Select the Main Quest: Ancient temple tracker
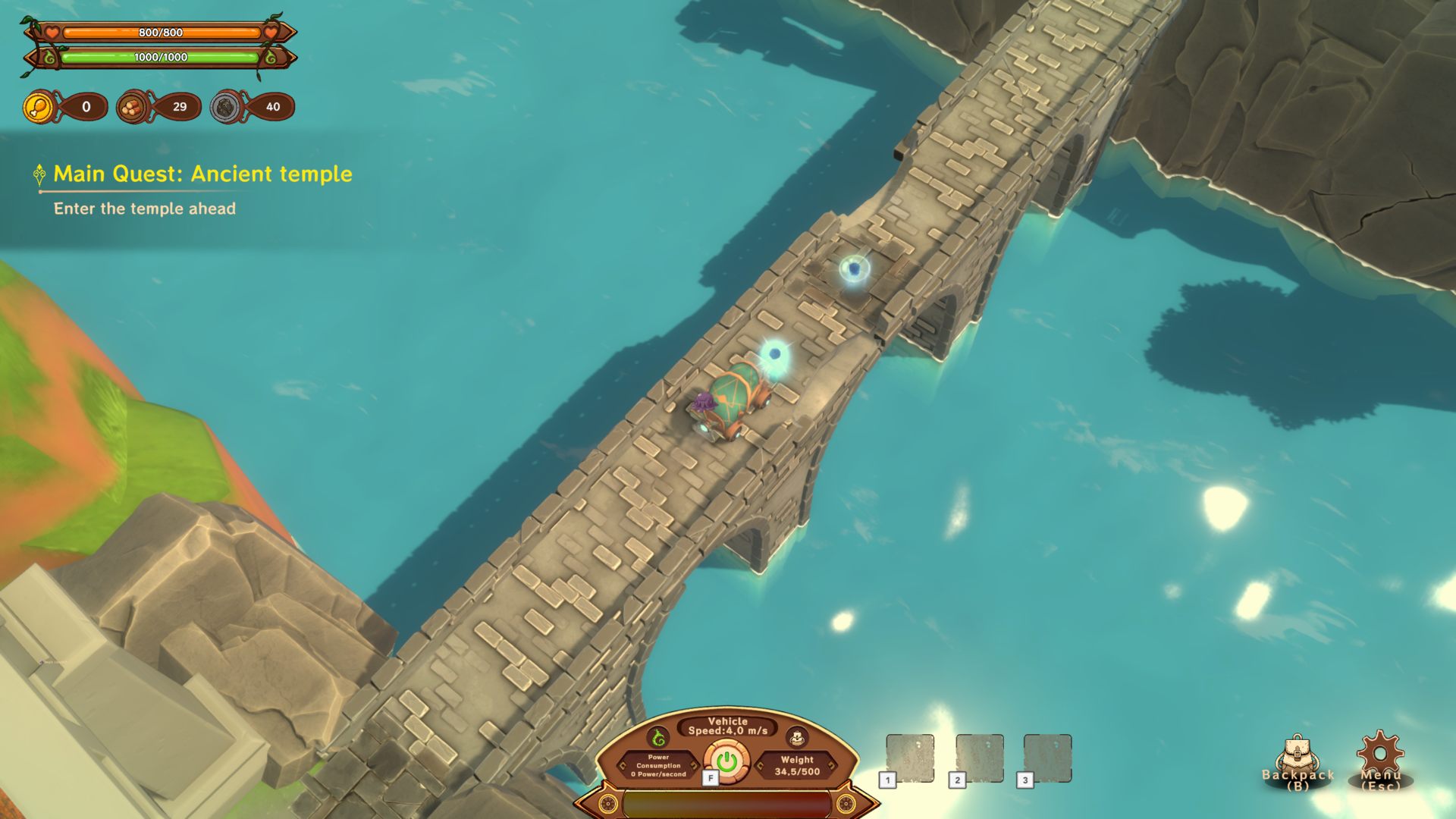Image resolution: width=1456 pixels, height=819 pixels. [202, 174]
